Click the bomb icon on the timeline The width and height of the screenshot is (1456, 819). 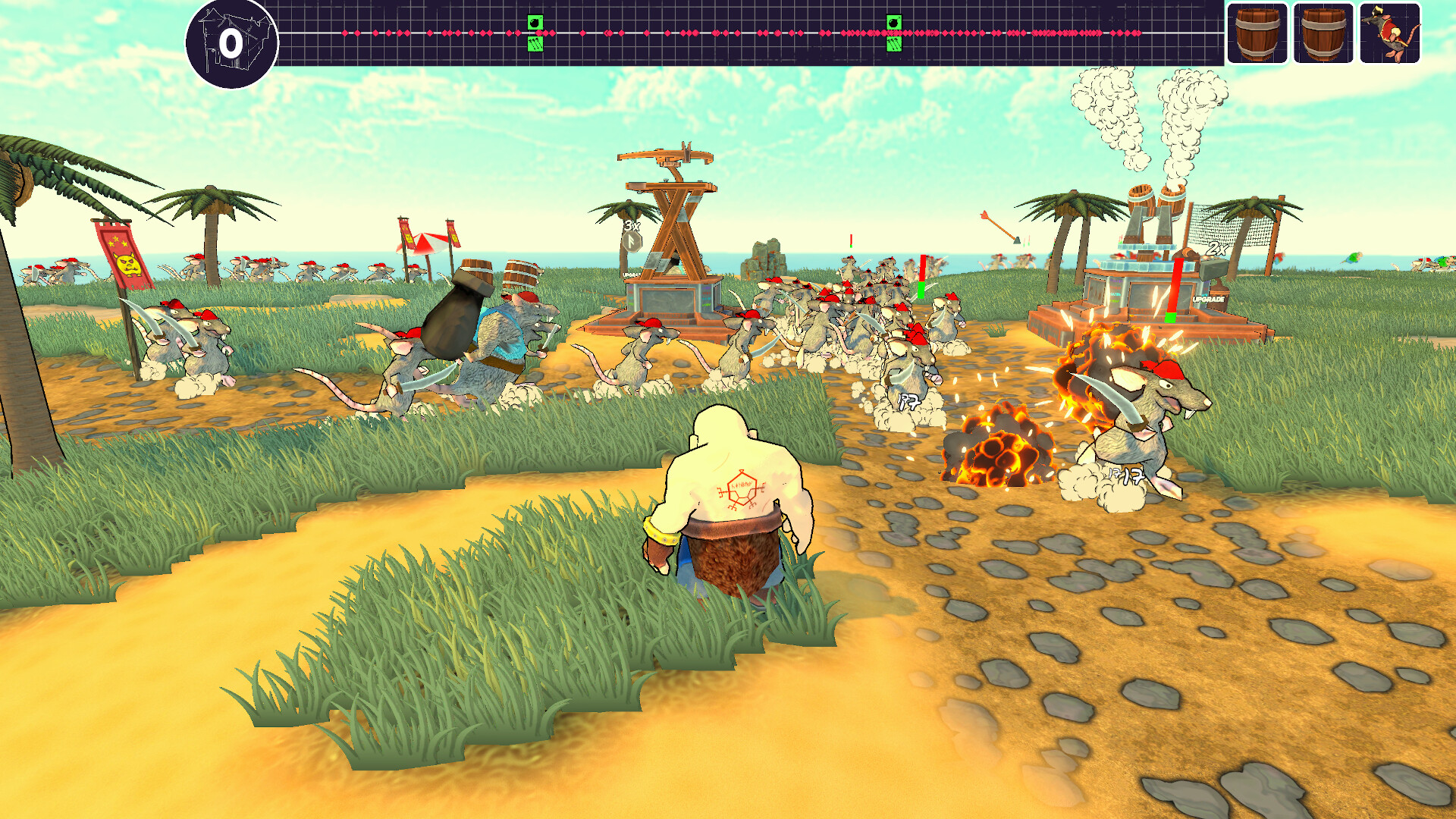tap(535, 21)
